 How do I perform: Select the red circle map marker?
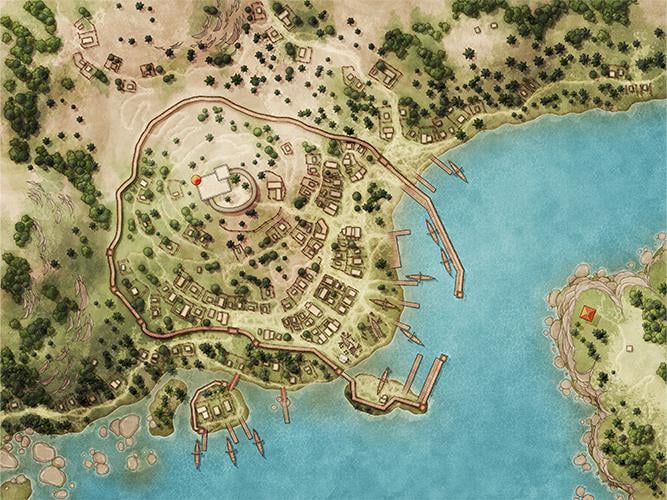pyautogui.click(x=197, y=180)
